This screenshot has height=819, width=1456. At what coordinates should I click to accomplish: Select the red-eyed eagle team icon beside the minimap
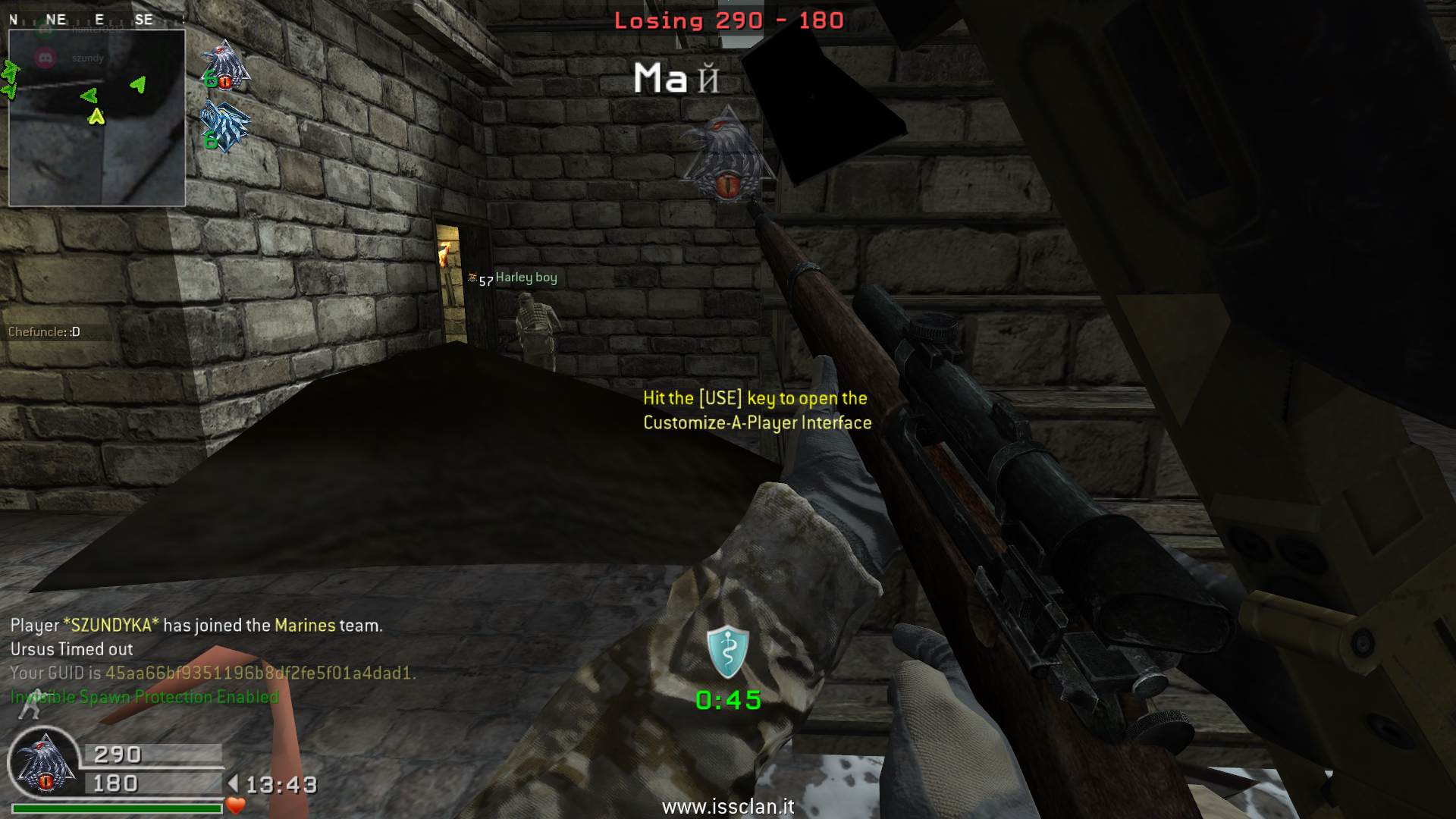(x=226, y=67)
